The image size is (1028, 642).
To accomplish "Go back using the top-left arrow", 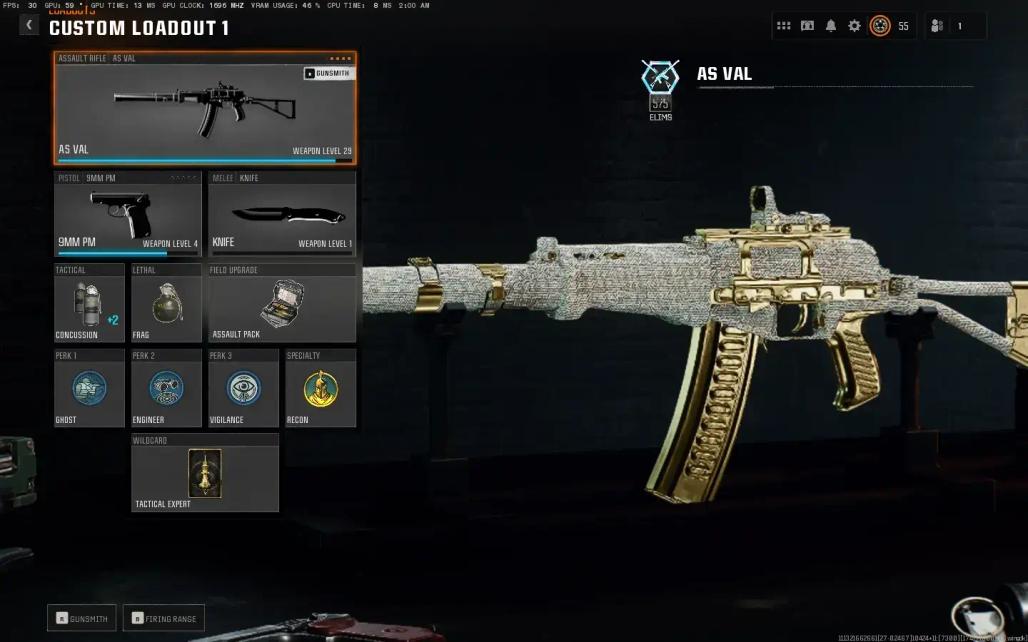I will pyautogui.click(x=28, y=26).
